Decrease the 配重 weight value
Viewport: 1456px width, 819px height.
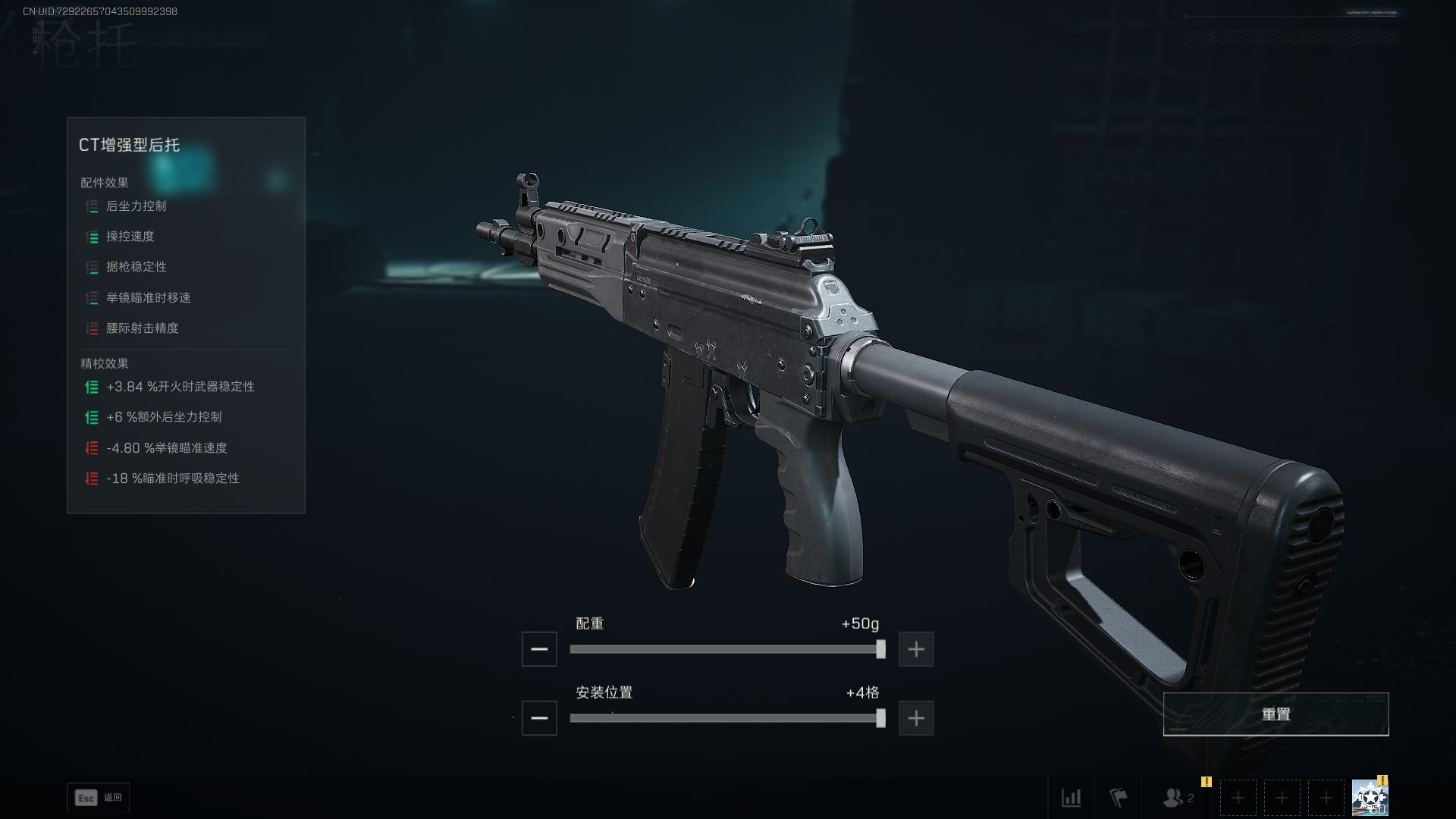tap(539, 649)
